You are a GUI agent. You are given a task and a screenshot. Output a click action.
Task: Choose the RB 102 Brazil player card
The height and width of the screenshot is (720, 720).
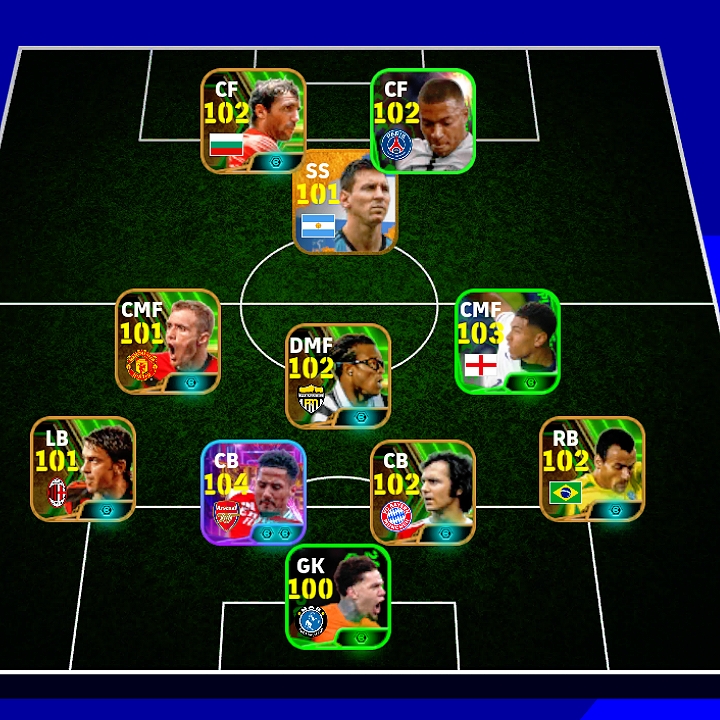592,469
